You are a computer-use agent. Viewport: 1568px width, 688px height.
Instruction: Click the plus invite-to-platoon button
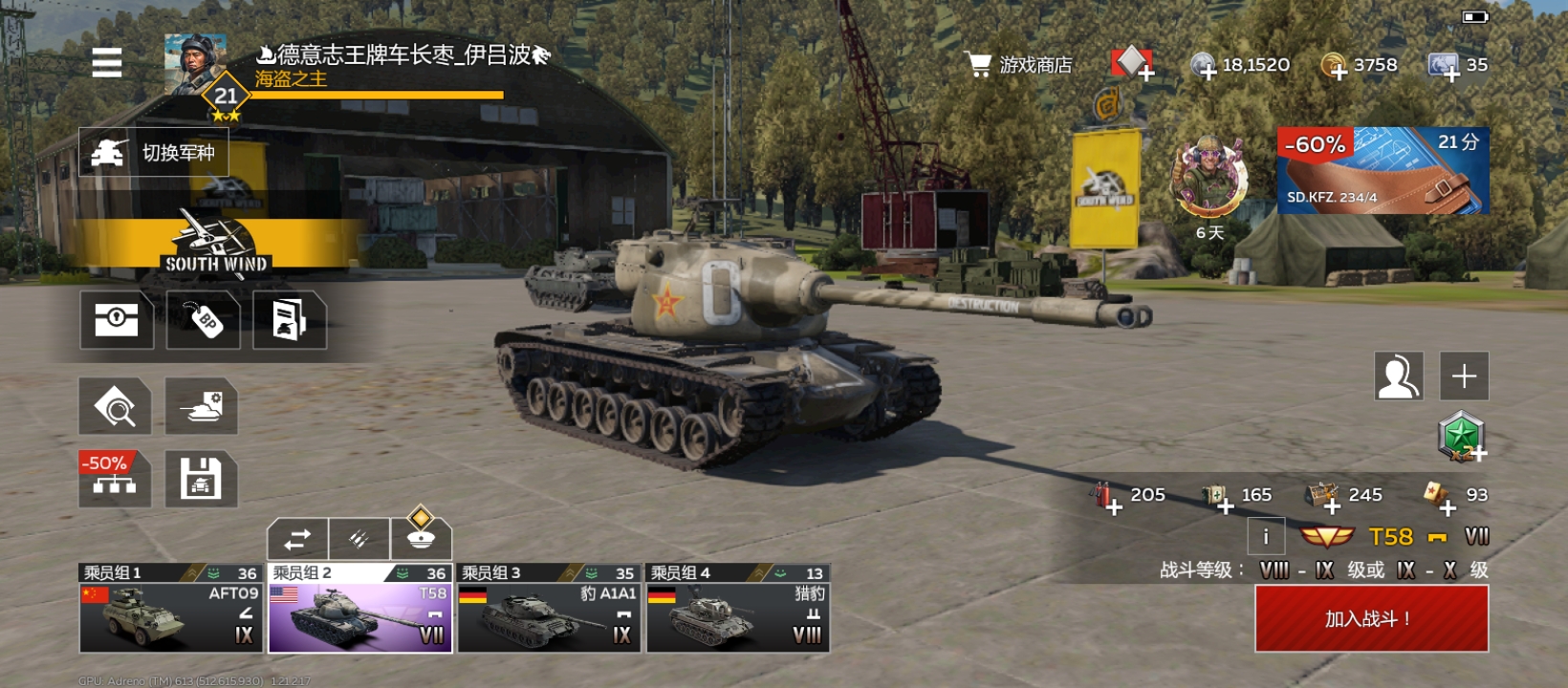point(1464,376)
